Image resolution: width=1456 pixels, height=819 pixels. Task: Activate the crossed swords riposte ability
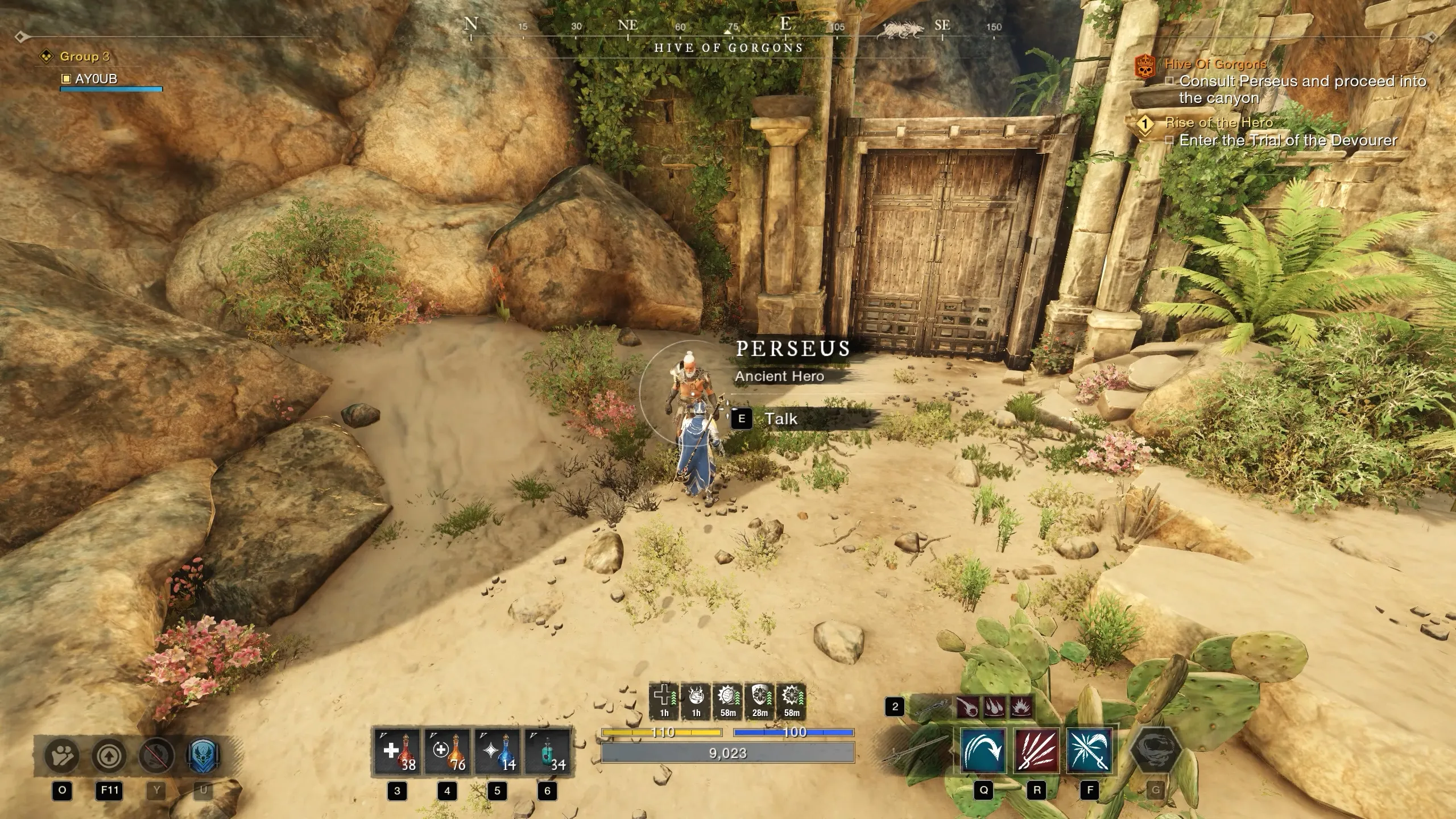pos(1089,751)
